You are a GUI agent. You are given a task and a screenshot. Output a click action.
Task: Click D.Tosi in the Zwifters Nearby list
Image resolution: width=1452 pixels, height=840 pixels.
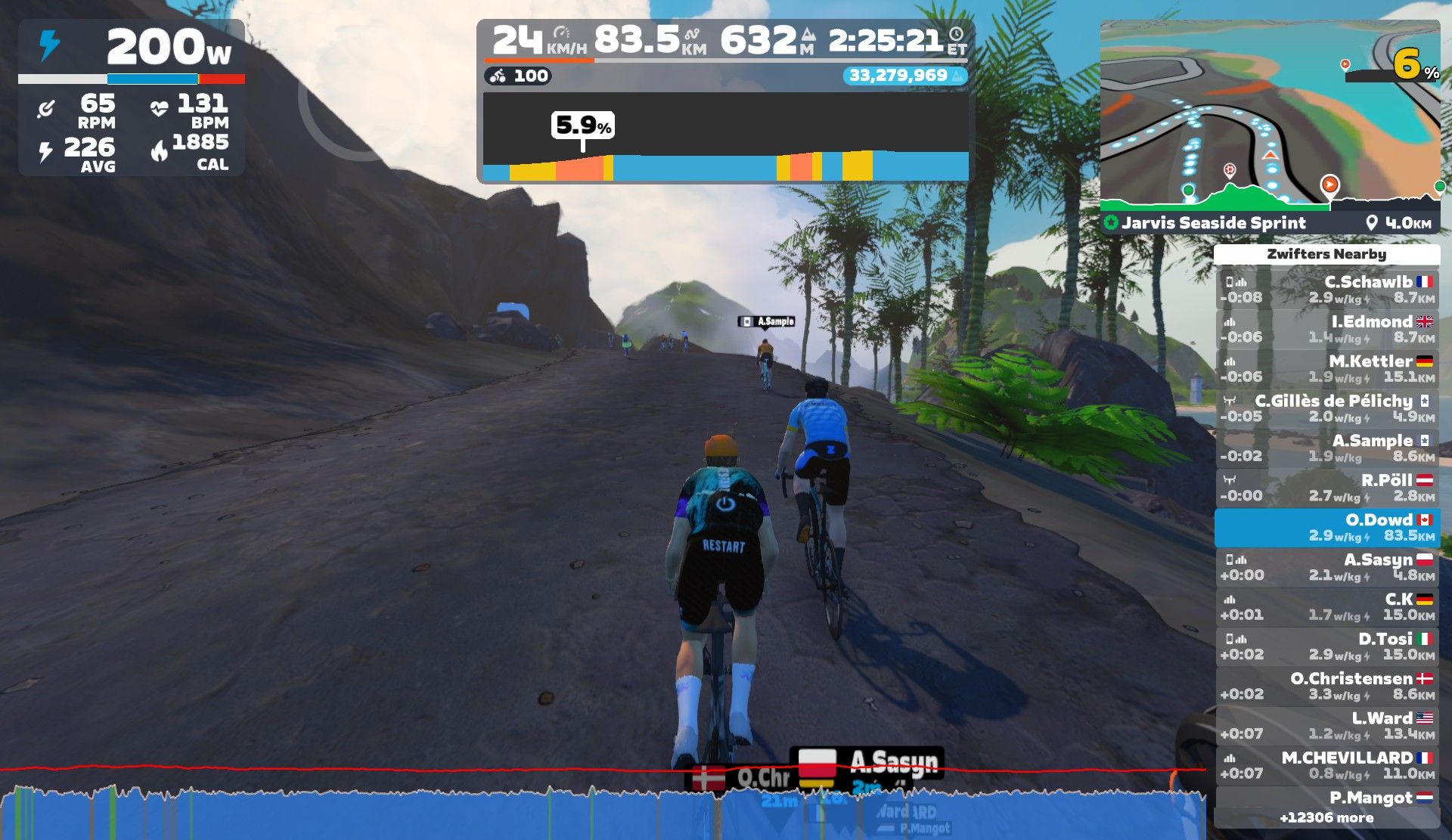click(x=1327, y=646)
